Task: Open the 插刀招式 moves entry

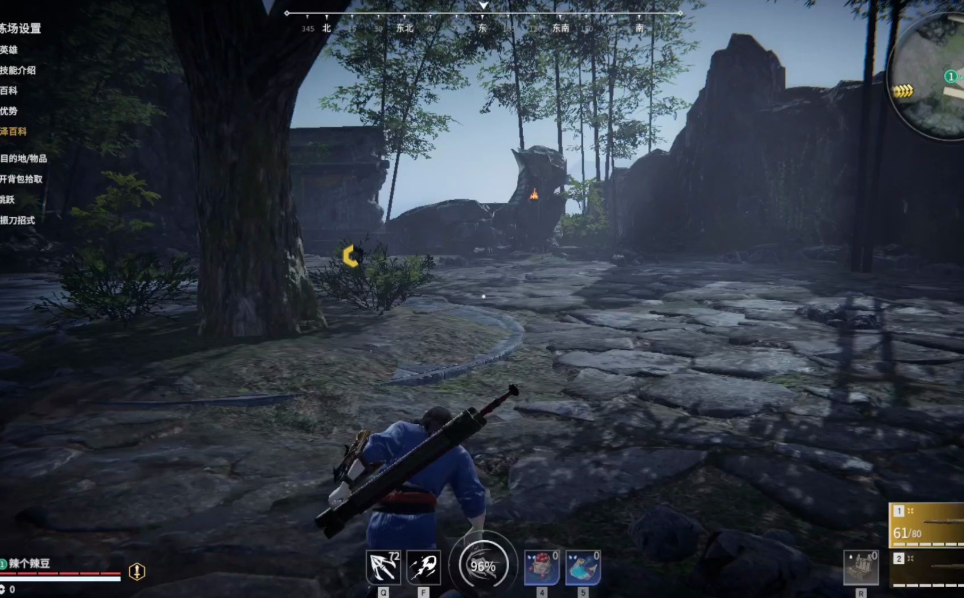Action: pos(18,220)
